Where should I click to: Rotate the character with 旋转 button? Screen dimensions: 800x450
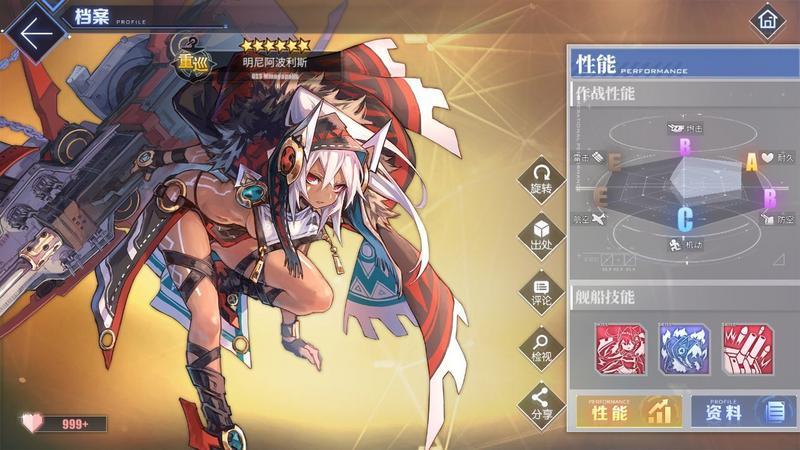point(541,178)
